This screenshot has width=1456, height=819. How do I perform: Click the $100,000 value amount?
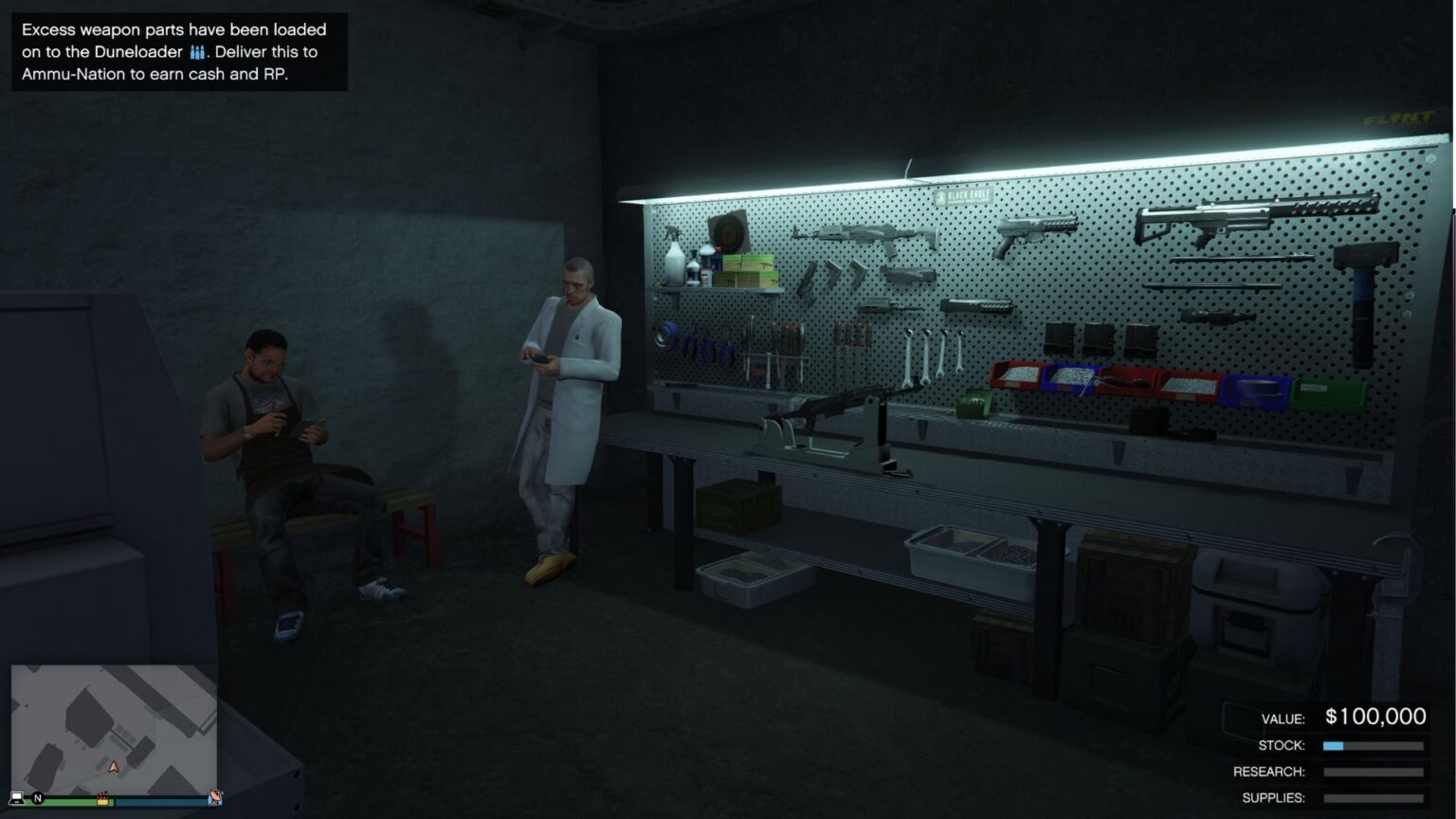pos(1376,717)
